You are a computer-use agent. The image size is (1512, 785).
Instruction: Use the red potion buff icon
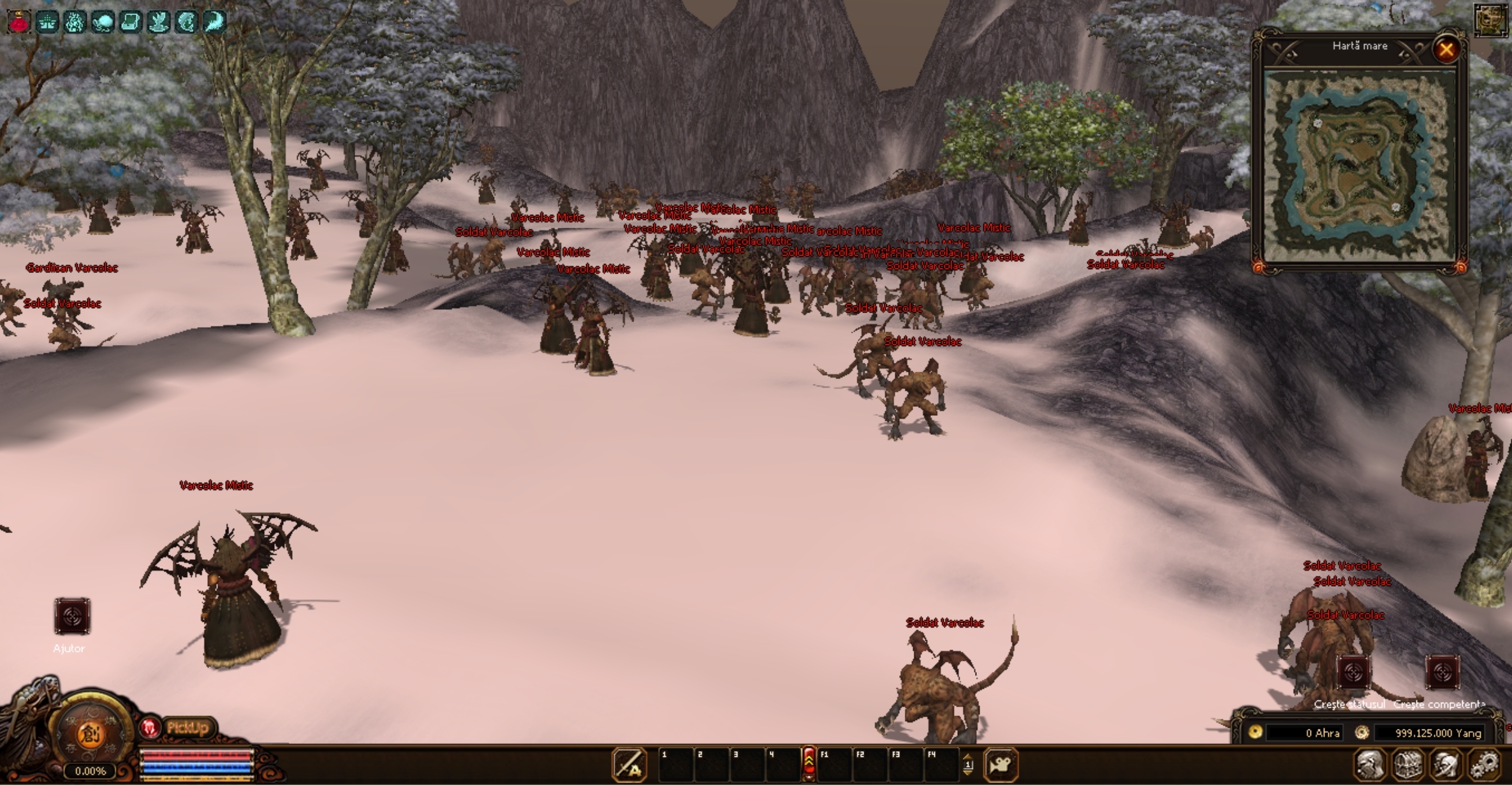pyautogui.click(x=19, y=22)
